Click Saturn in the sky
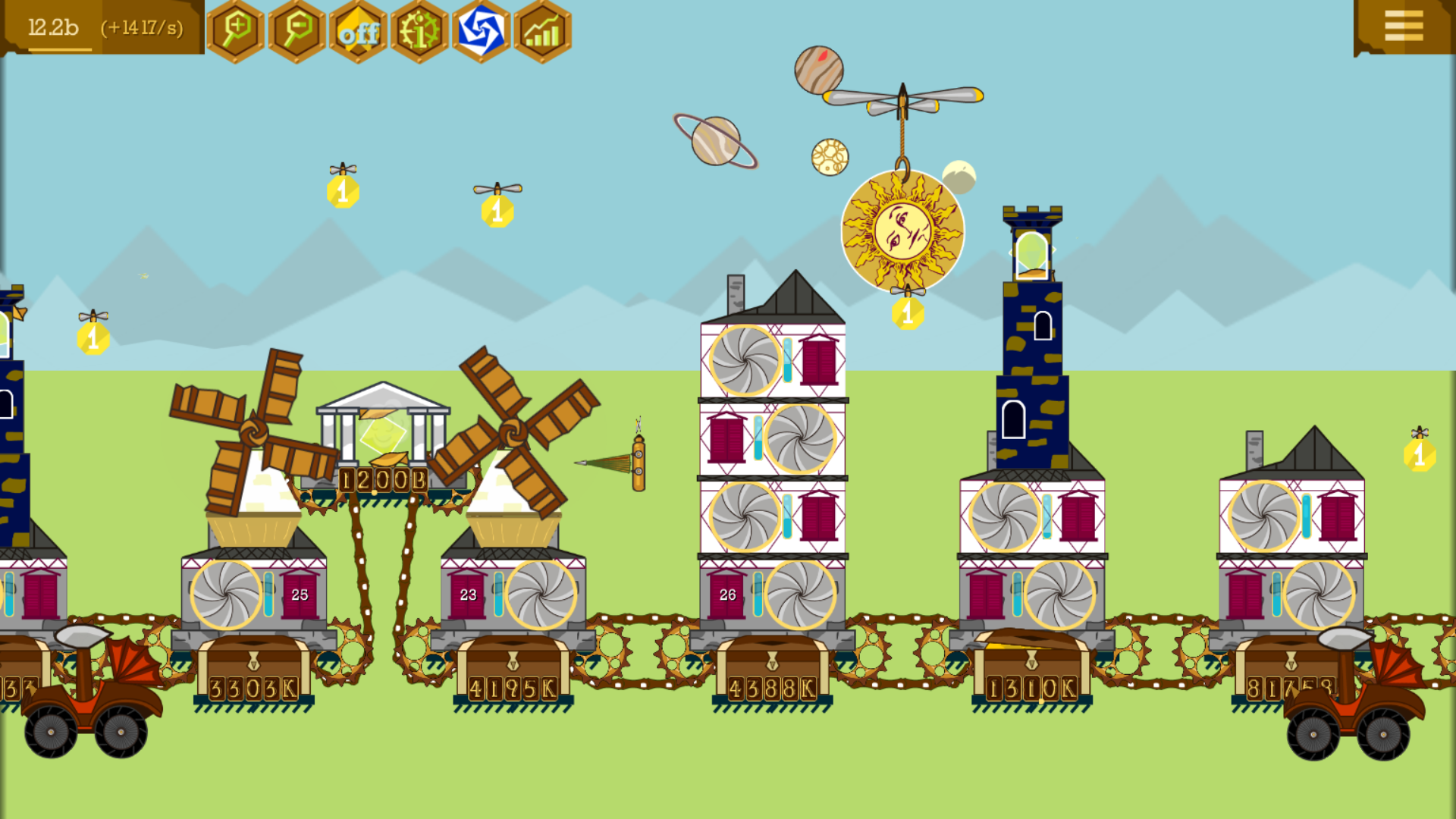The image size is (1456, 819). (x=714, y=142)
